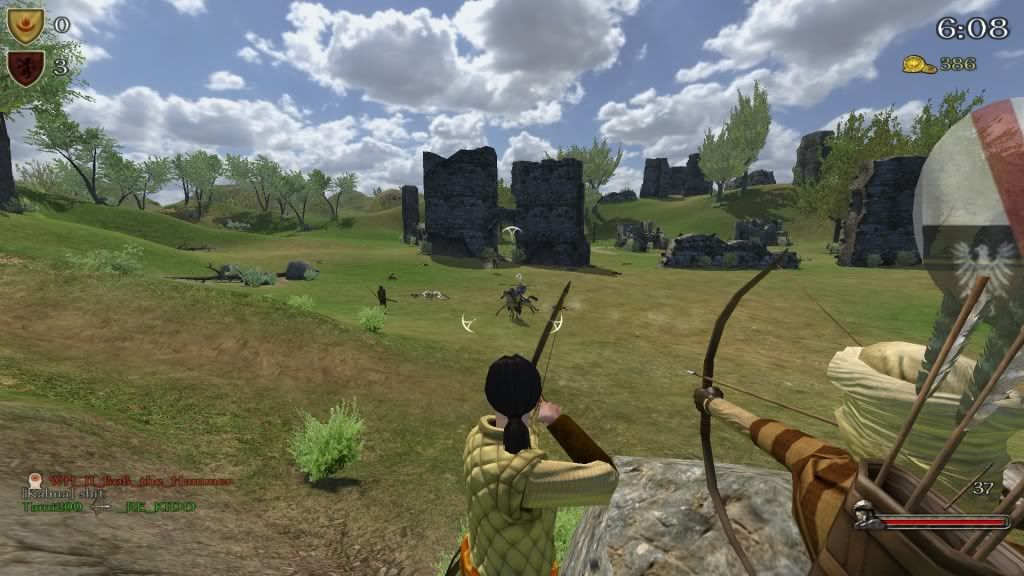The width and height of the screenshot is (1024, 576).
Task: Click the red team shield icon
Action: (24, 68)
